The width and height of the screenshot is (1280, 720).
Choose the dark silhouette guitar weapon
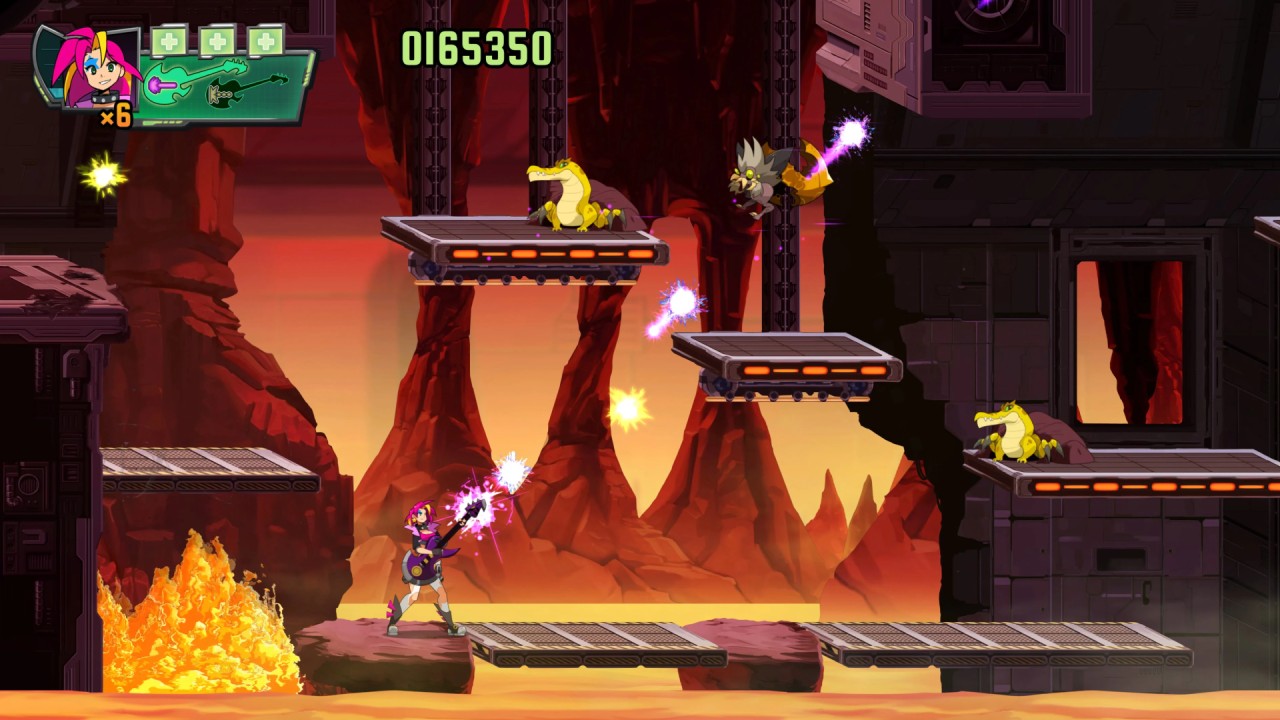[246, 91]
